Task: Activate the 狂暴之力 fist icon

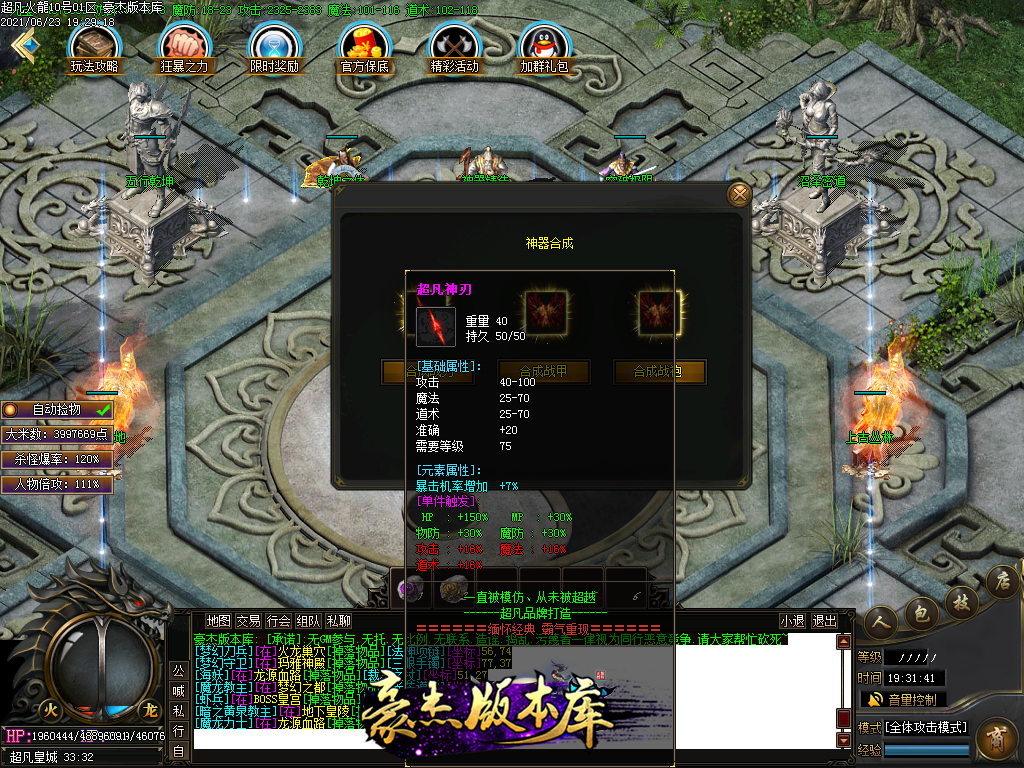Action: (x=185, y=46)
